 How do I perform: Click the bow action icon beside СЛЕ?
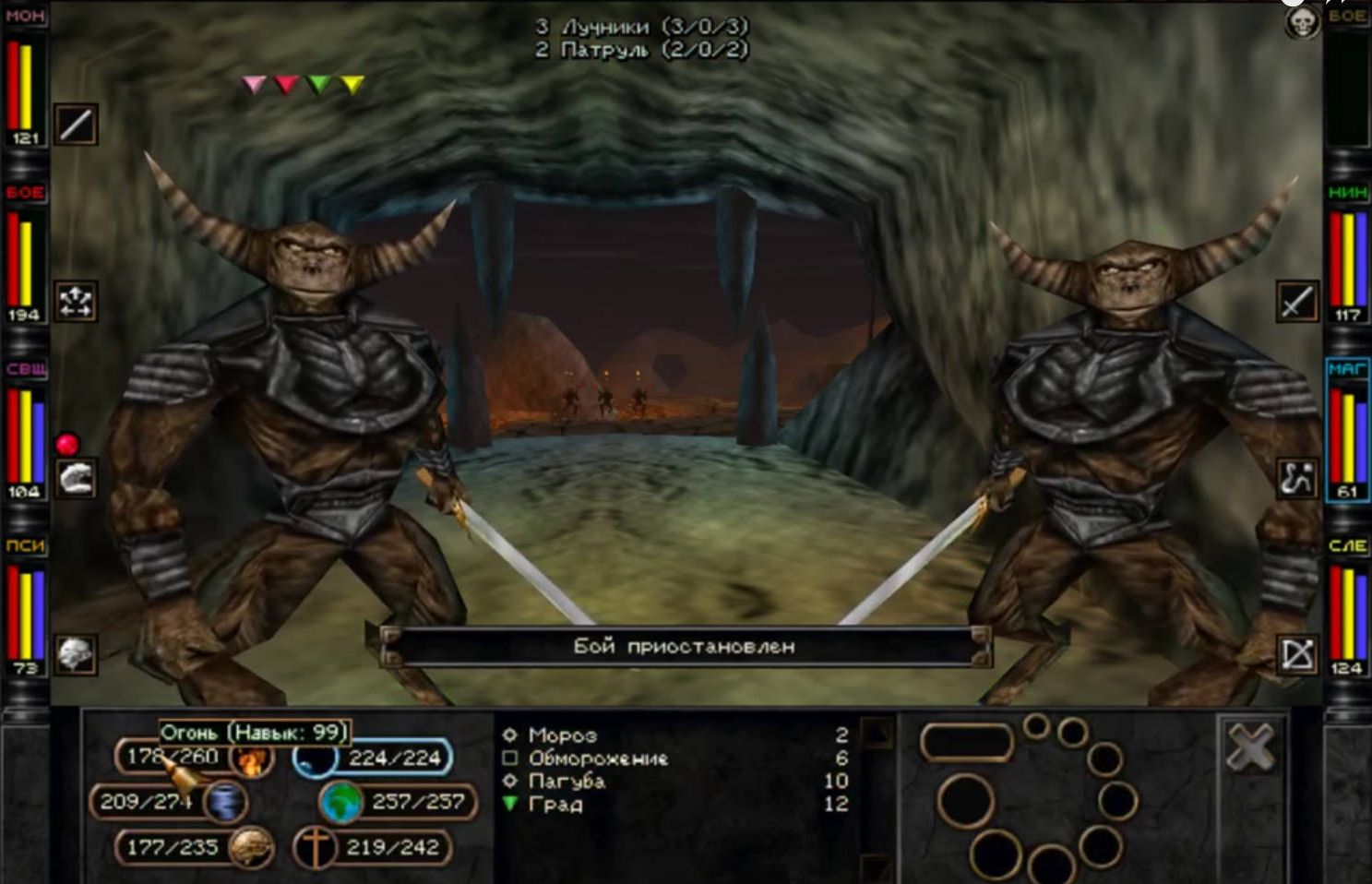[x=1296, y=654]
